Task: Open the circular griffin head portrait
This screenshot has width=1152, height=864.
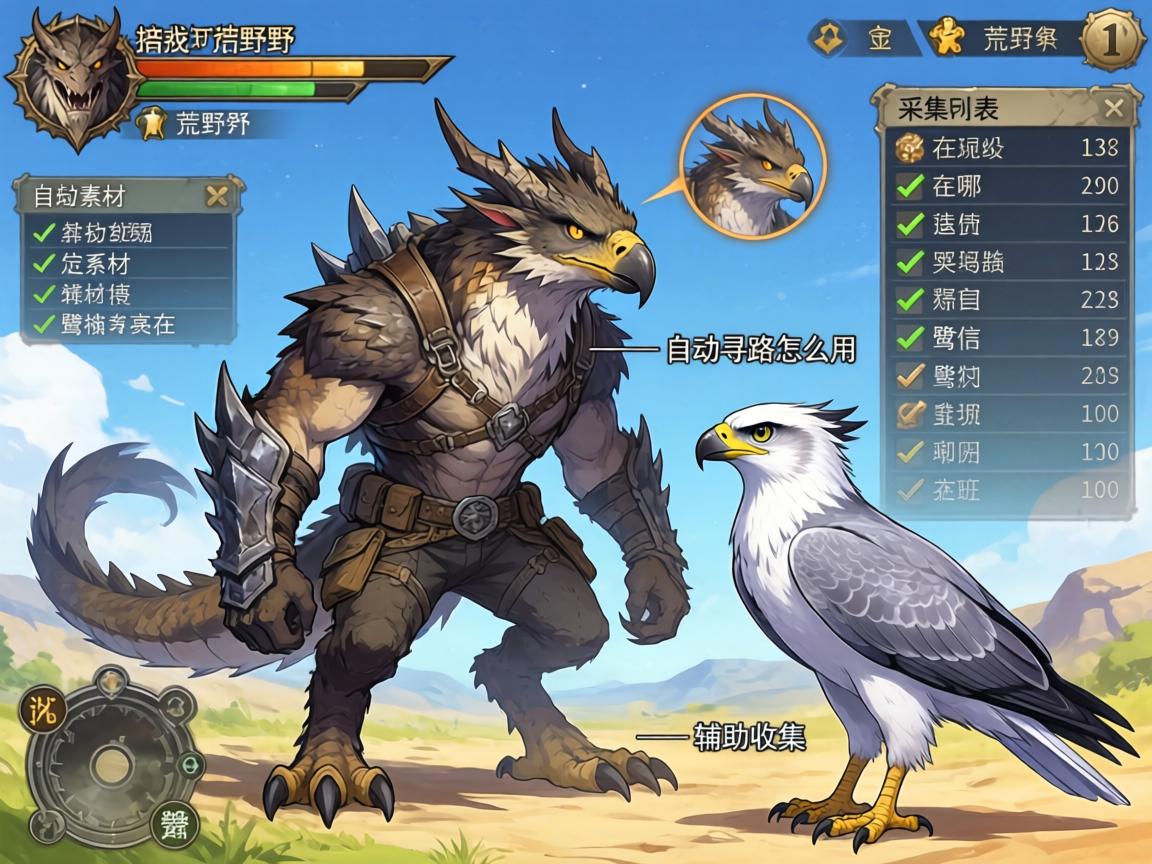Action: click(x=753, y=167)
